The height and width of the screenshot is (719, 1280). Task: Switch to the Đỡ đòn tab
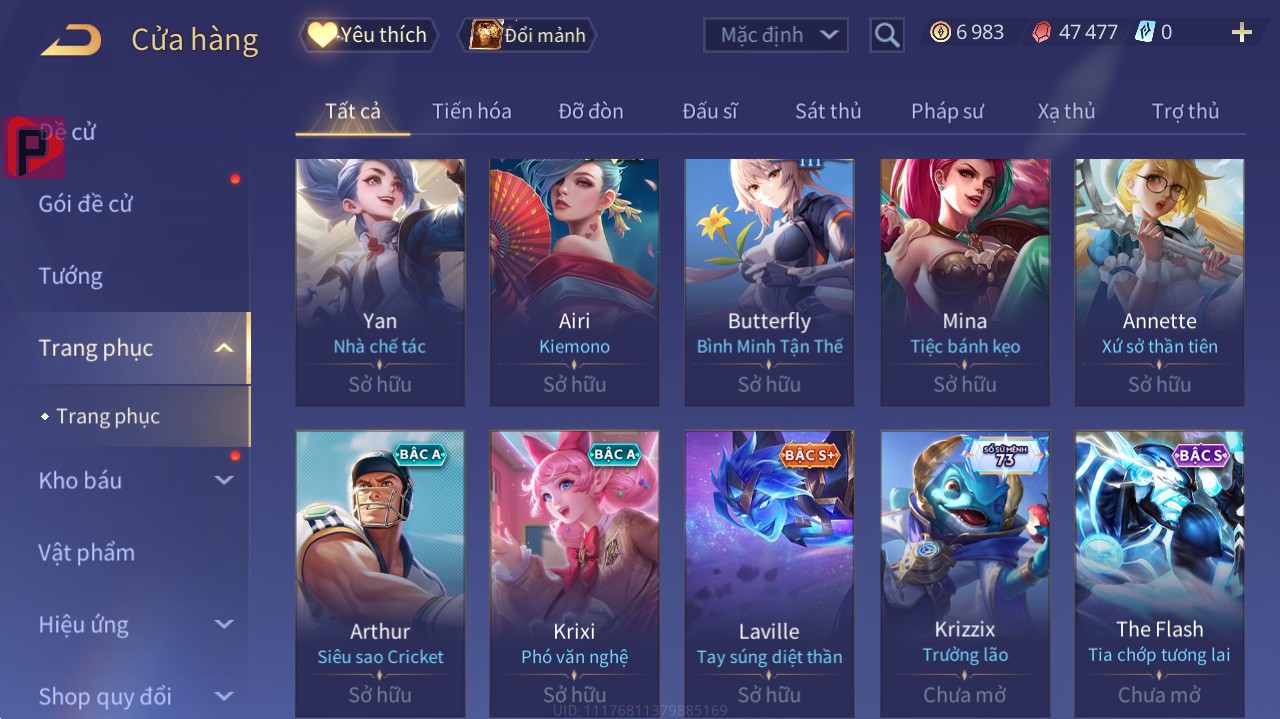click(590, 111)
